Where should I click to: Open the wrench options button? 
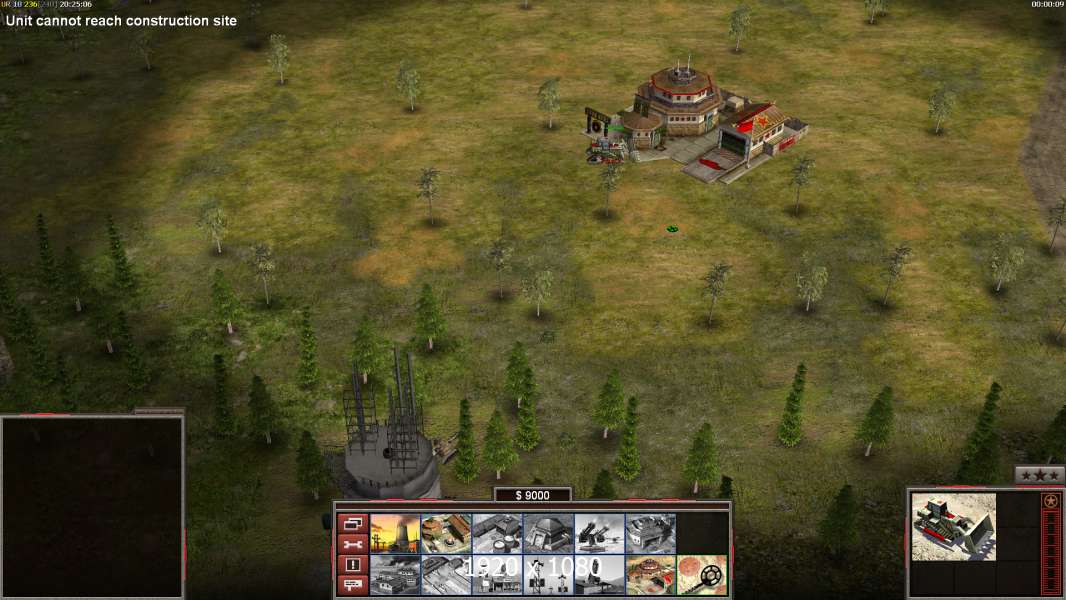pyautogui.click(x=352, y=544)
